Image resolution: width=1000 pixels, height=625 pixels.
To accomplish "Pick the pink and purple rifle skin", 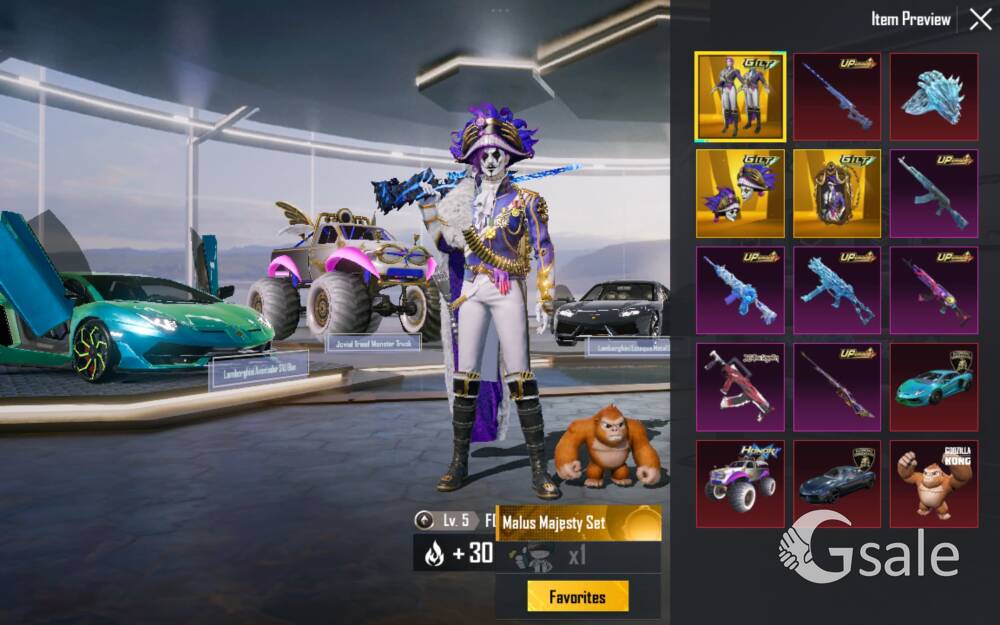I will (934, 290).
